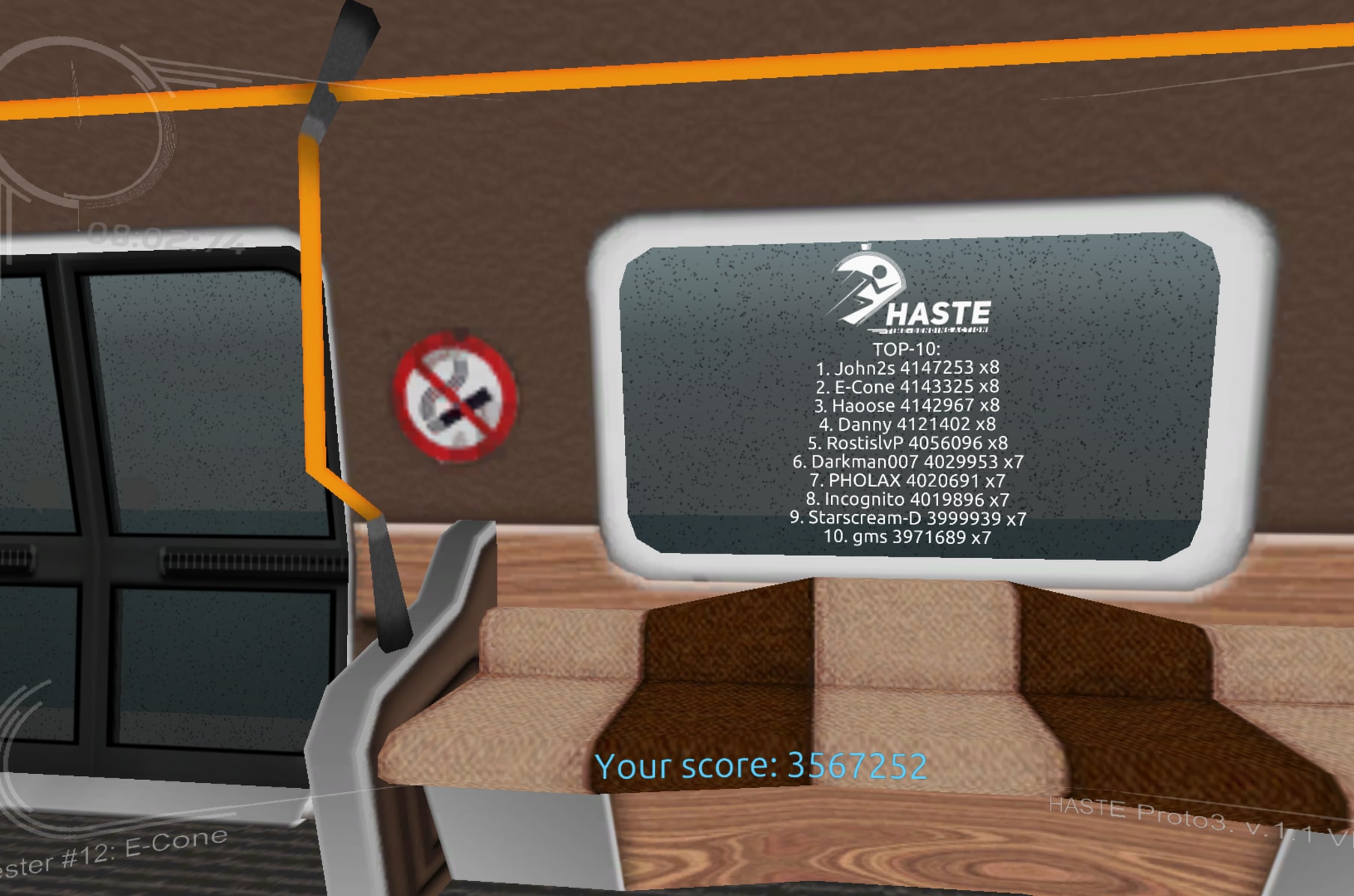Select the no-smoking sign
The width and height of the screenshot is (1354, 896).
(x=456, y=397)
